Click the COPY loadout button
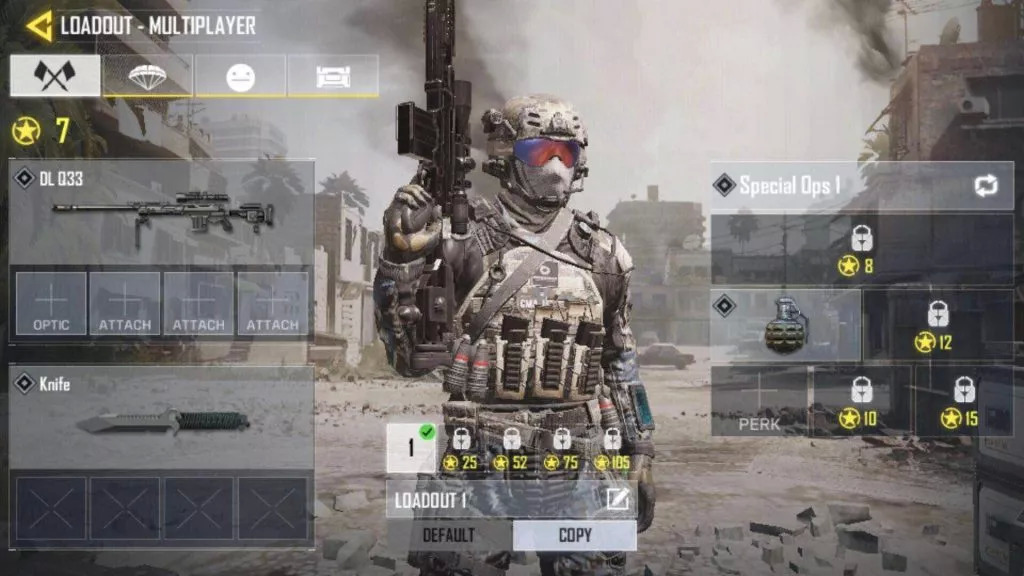Screen dimensions: 1024x576 click(575, 535)
